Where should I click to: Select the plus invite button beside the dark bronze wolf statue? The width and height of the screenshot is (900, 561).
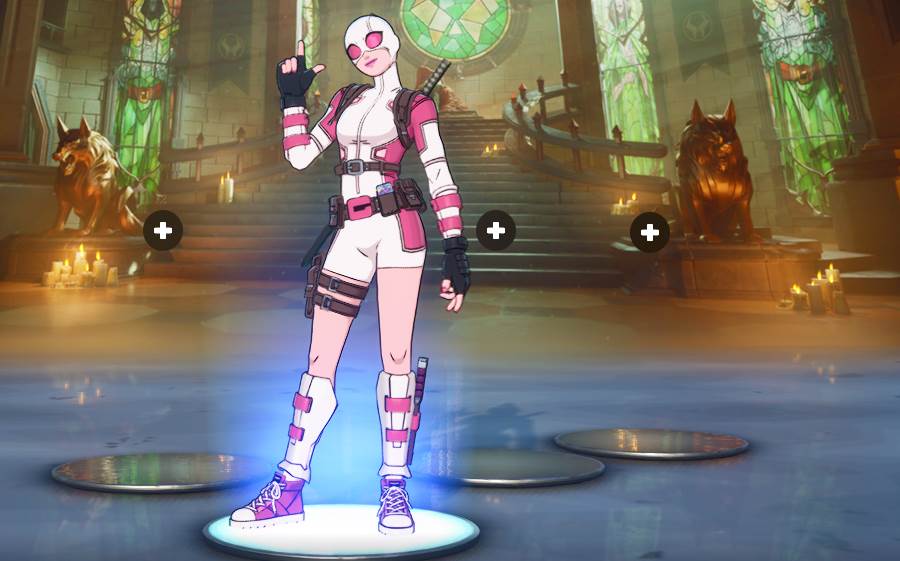tap(650, 233)
